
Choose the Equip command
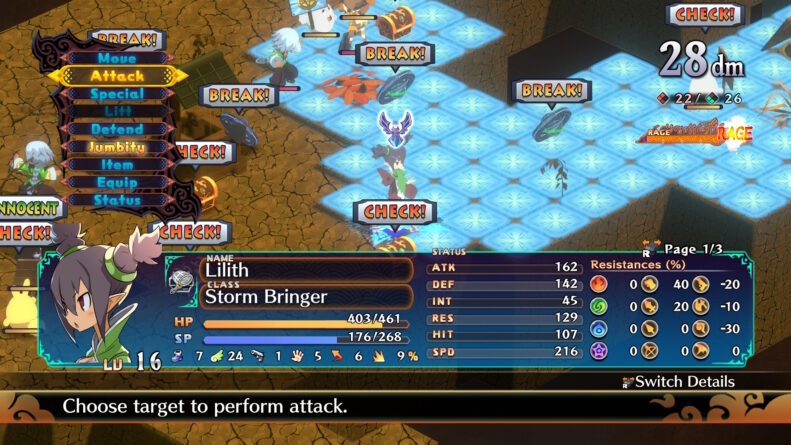pyautogui.click(x=117, y=183)
